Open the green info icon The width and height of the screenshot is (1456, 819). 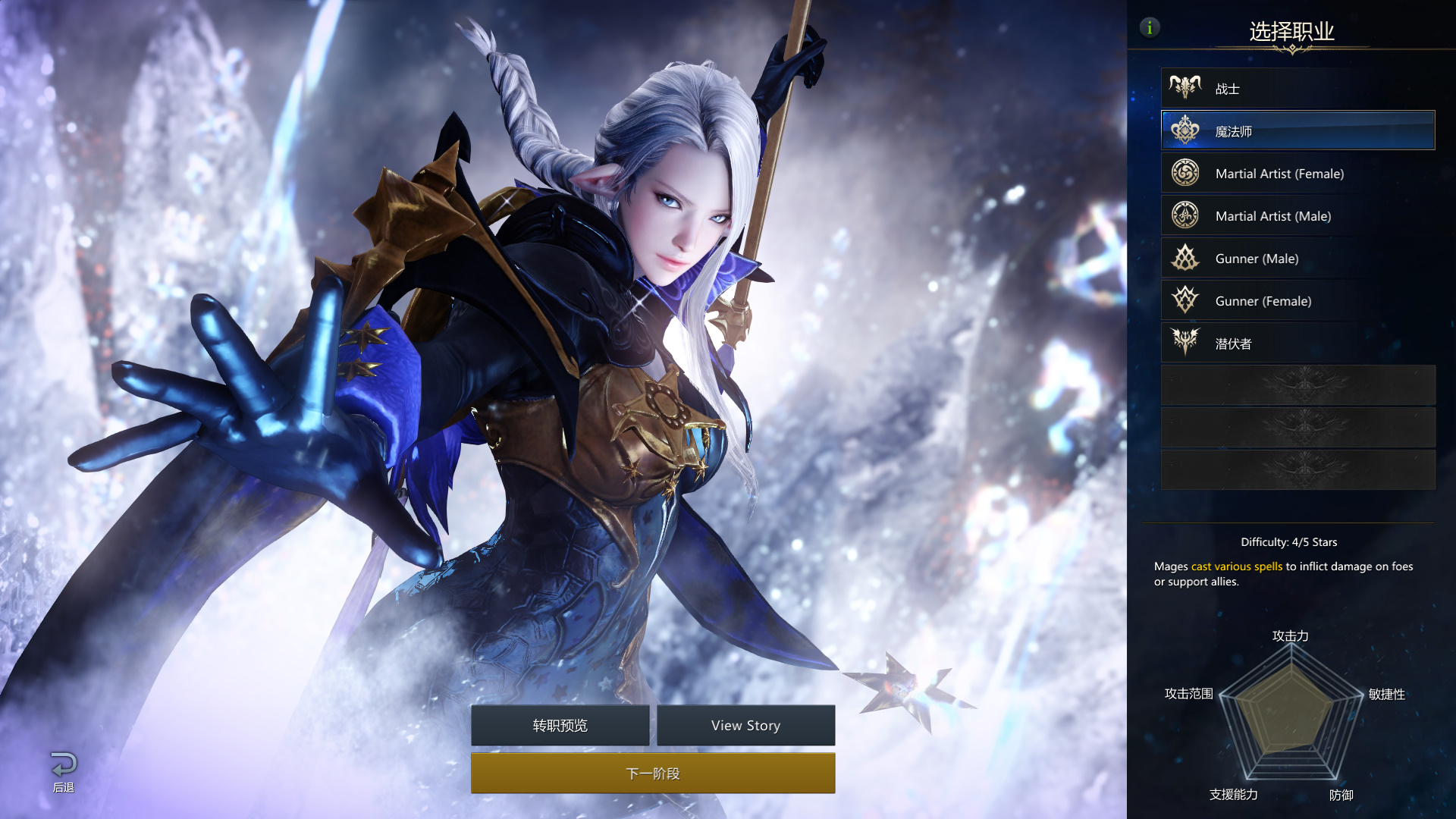point(1150,28)
